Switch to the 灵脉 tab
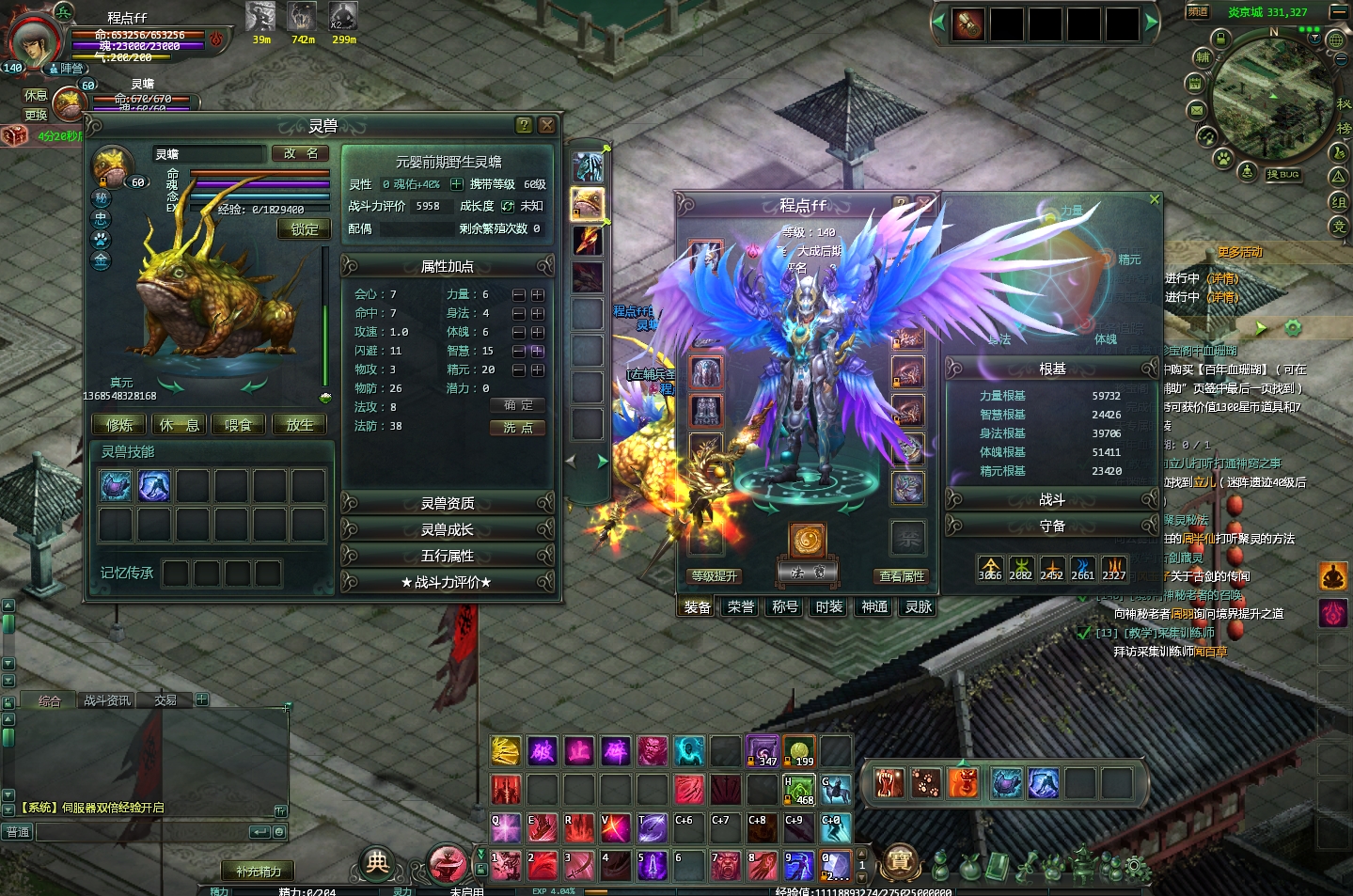Screen dimensions: 1353x896 pos(919,607)
